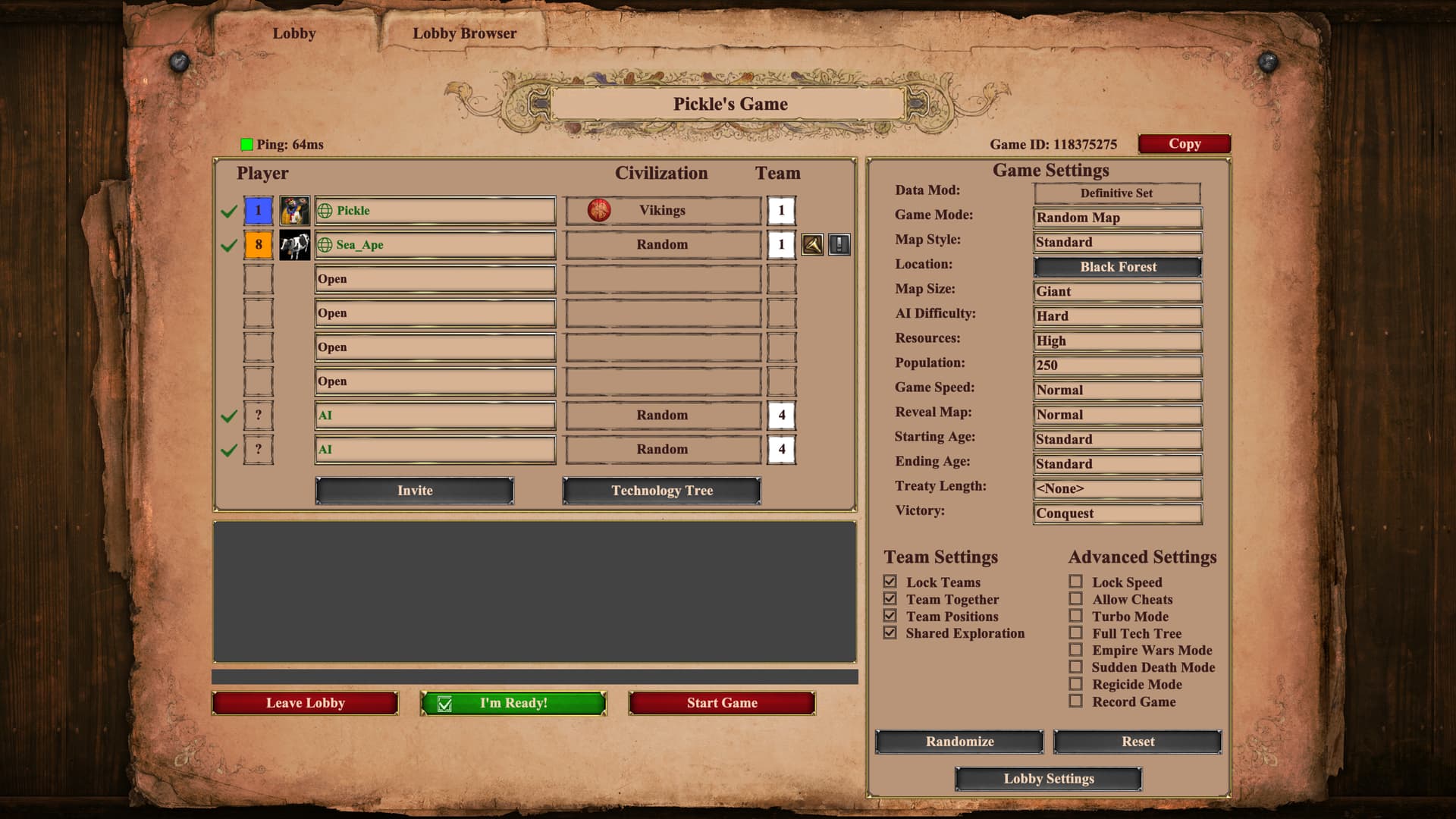Image resolution: width=1456 pixels, height=819 pixels.
Task: Start the game
Action: [x=722, y=703]
